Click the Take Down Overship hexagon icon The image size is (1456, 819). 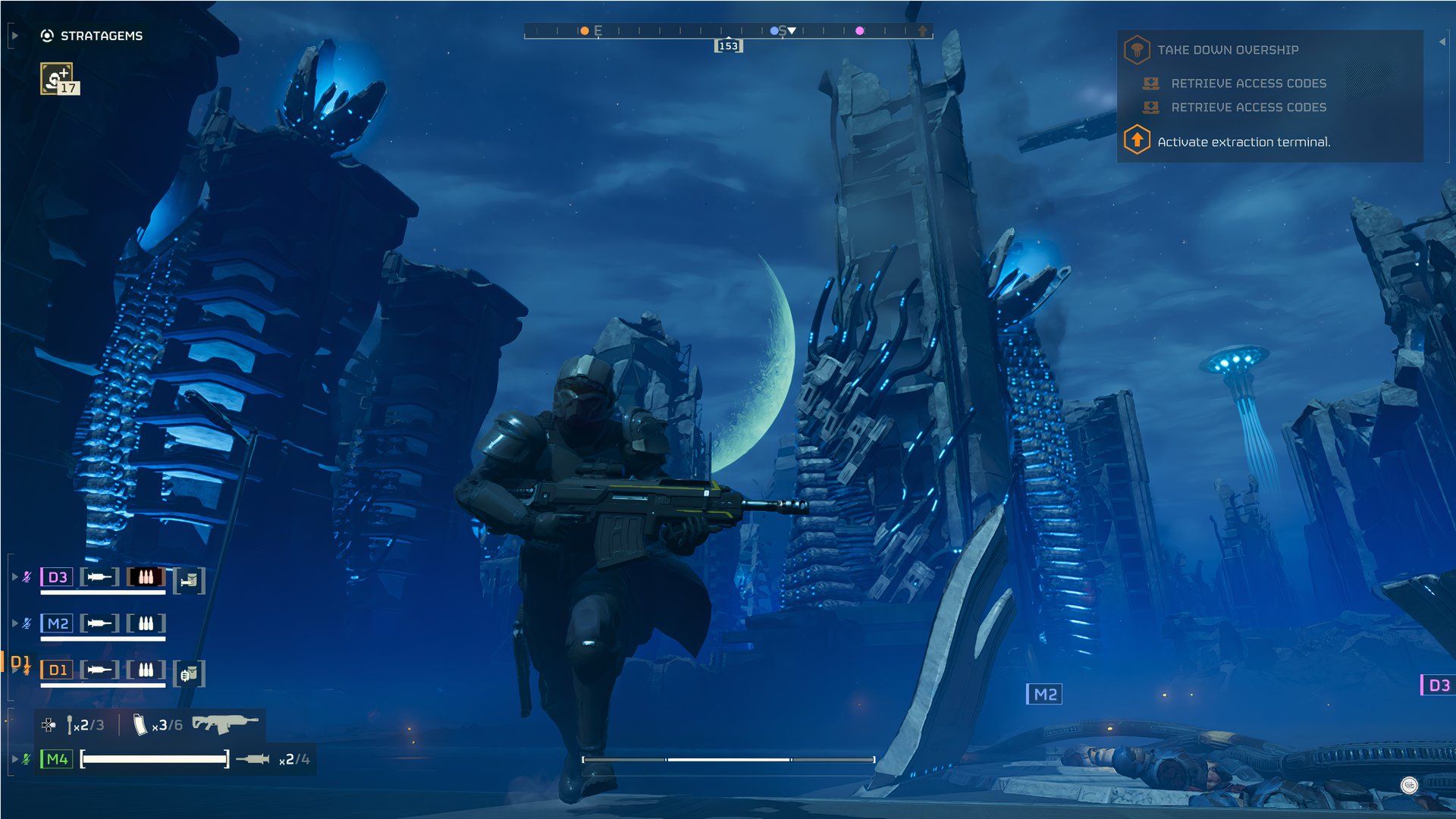(x=1137, y=50)
